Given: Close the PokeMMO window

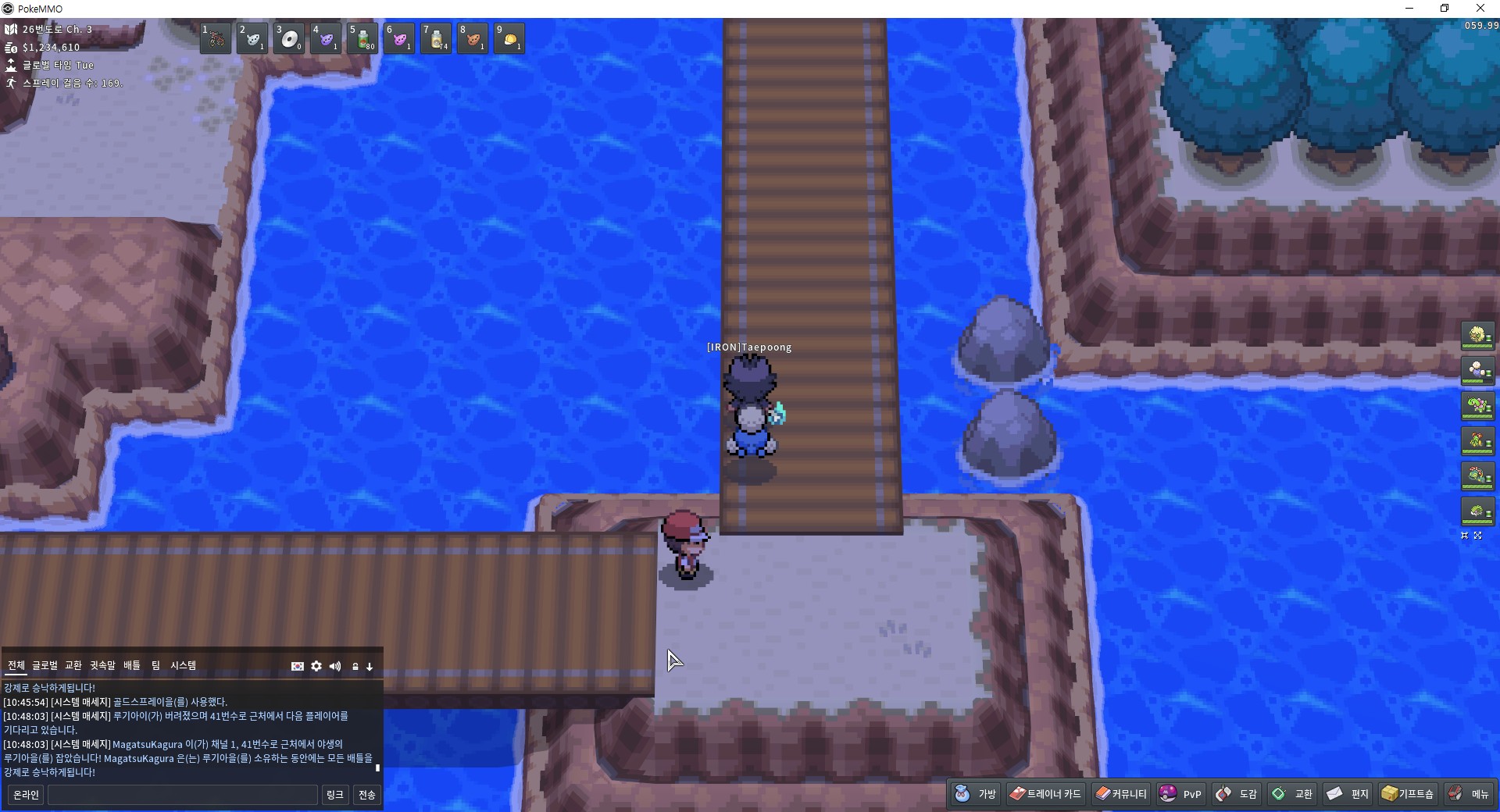Looking at the screenshot, I should tap(1480, 9).
